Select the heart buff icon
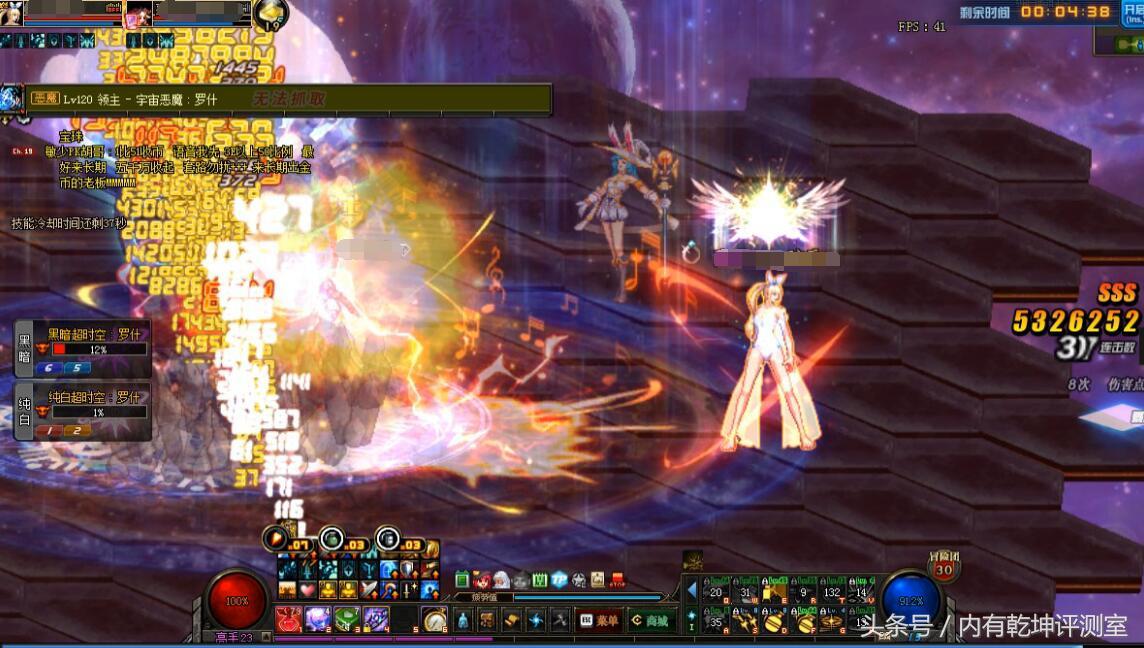1144x648 pixels. click(307, 589)
